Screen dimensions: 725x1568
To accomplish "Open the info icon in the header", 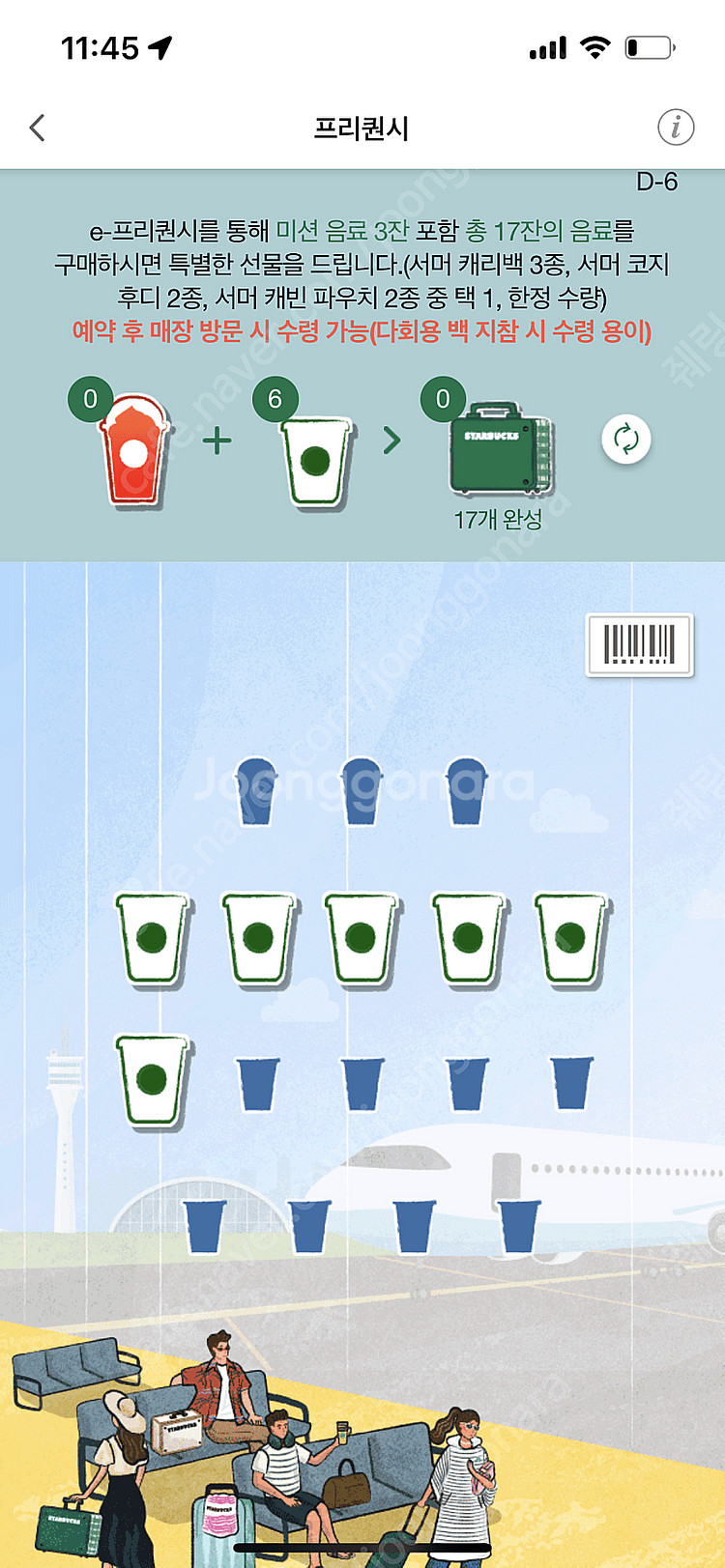I will pyautogui.click(x=676, y=128).
